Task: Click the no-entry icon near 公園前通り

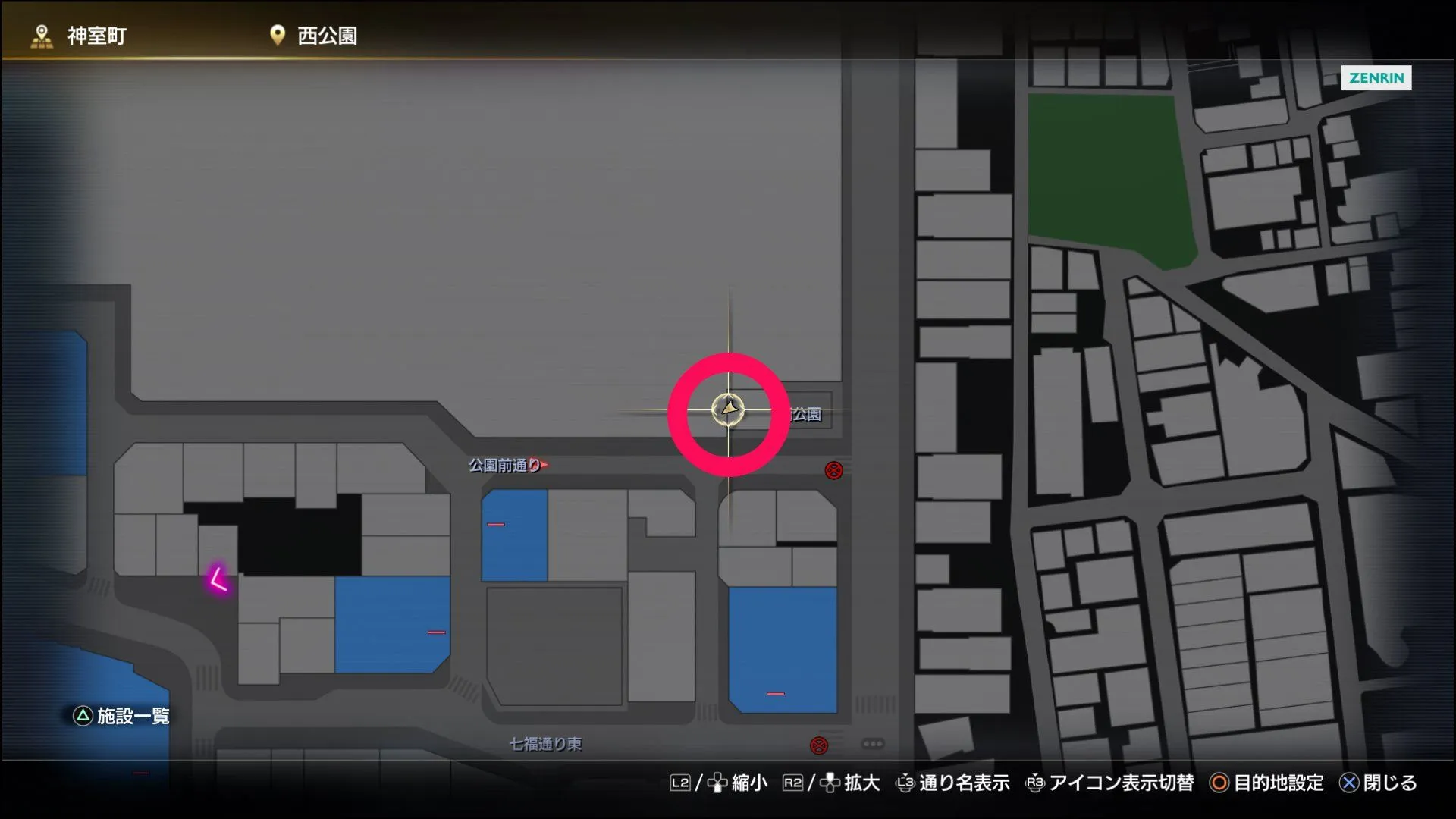Action: (833, 470)
